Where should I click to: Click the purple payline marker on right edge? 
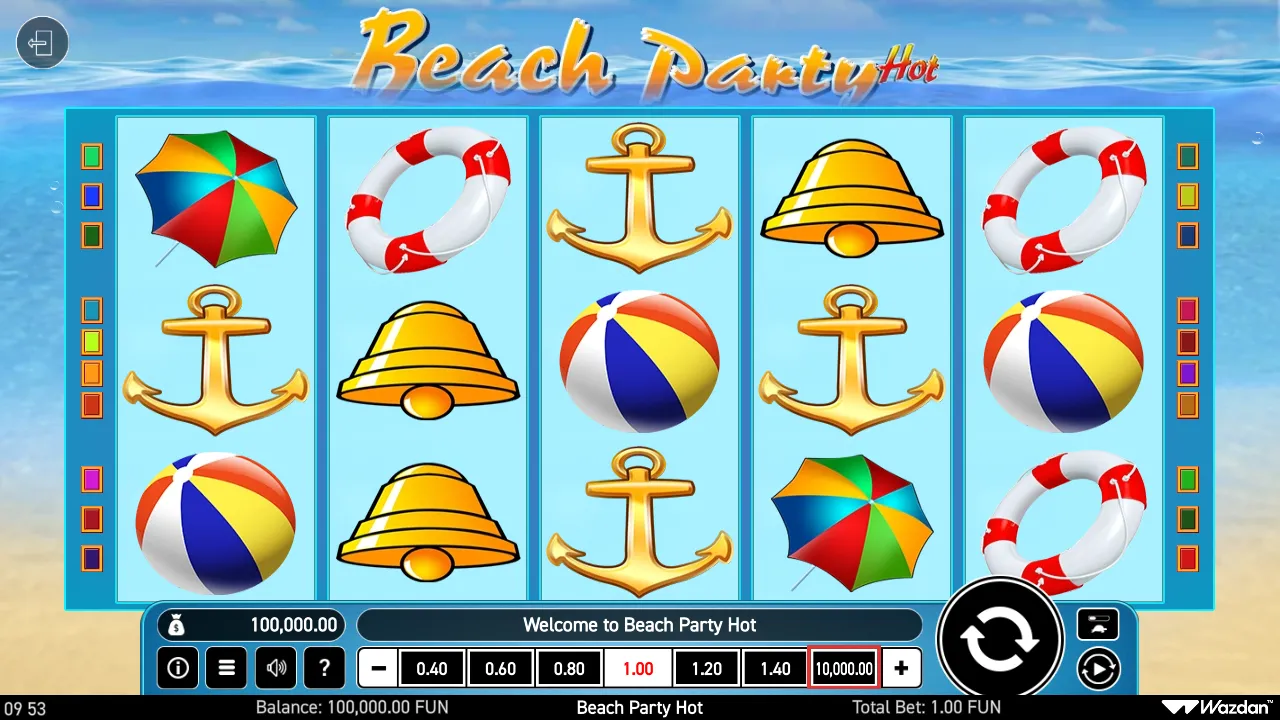click(1187, 375)
